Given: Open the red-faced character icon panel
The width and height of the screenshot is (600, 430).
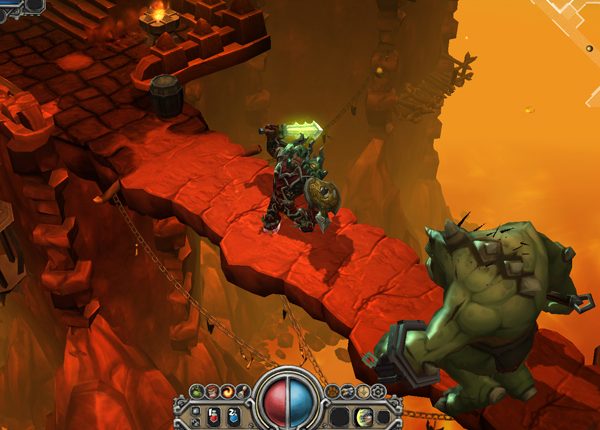Looking at the screenshot, I should [x=212, y=391].
